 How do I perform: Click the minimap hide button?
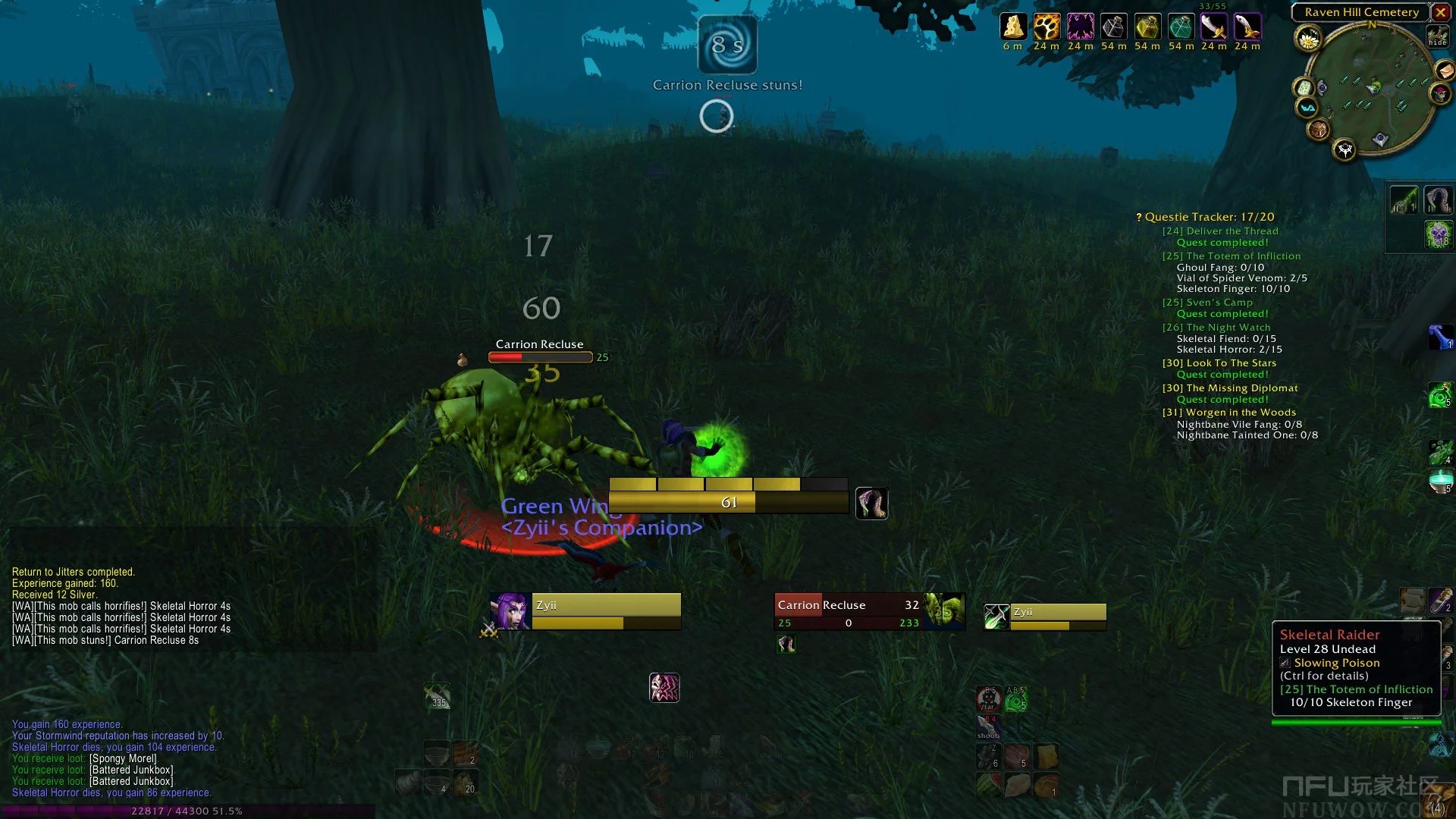point(1437,36)
